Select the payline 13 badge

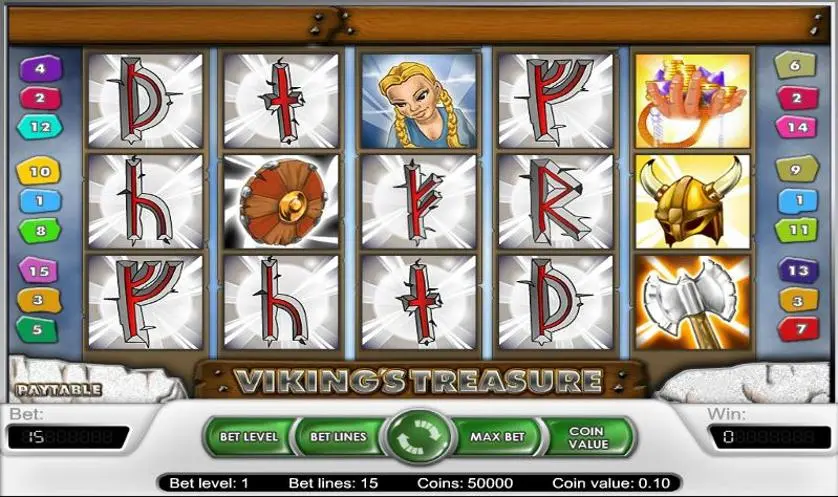point(798,271)
